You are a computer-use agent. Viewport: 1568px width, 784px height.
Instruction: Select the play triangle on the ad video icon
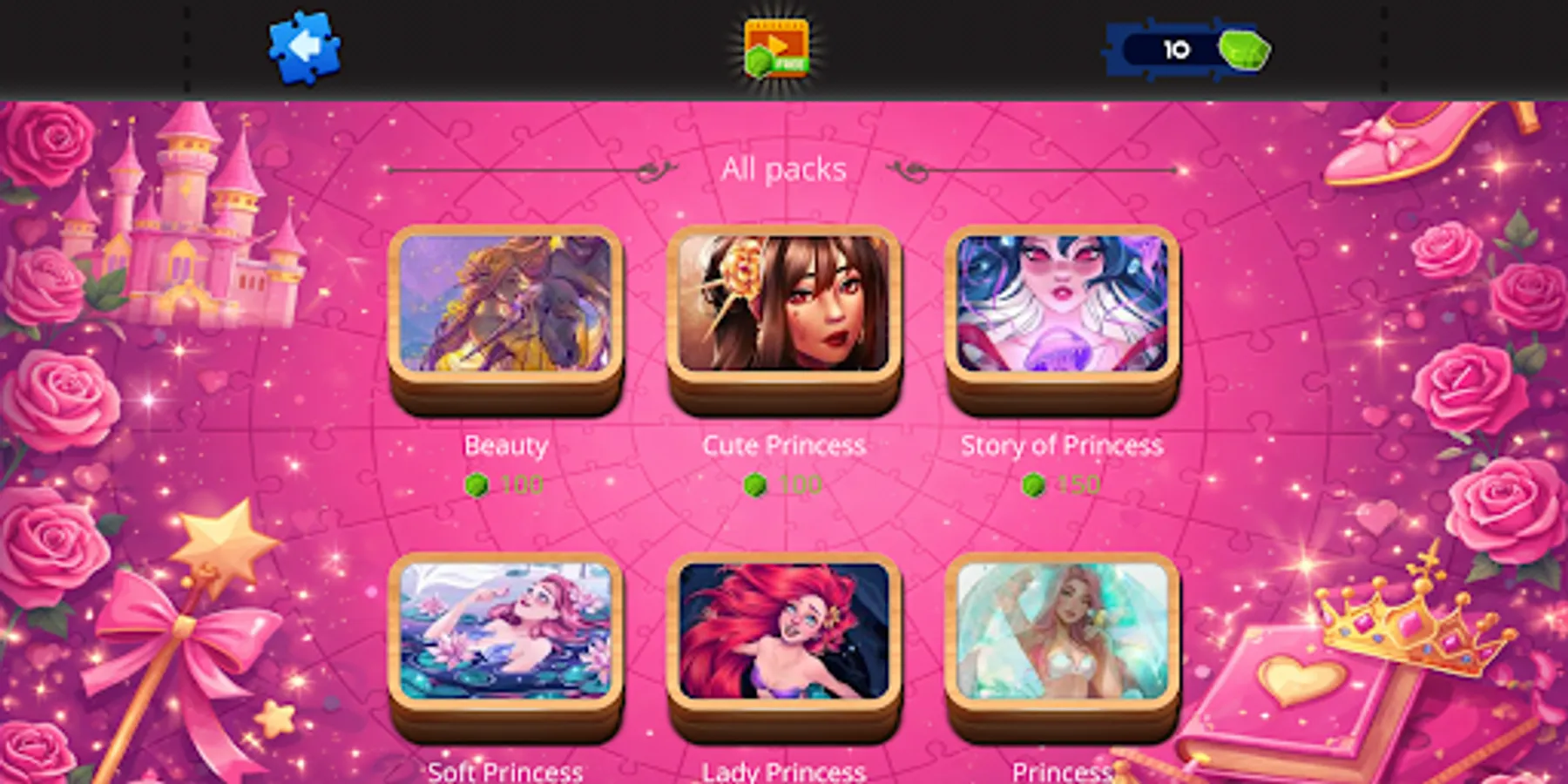click(780, 42)
